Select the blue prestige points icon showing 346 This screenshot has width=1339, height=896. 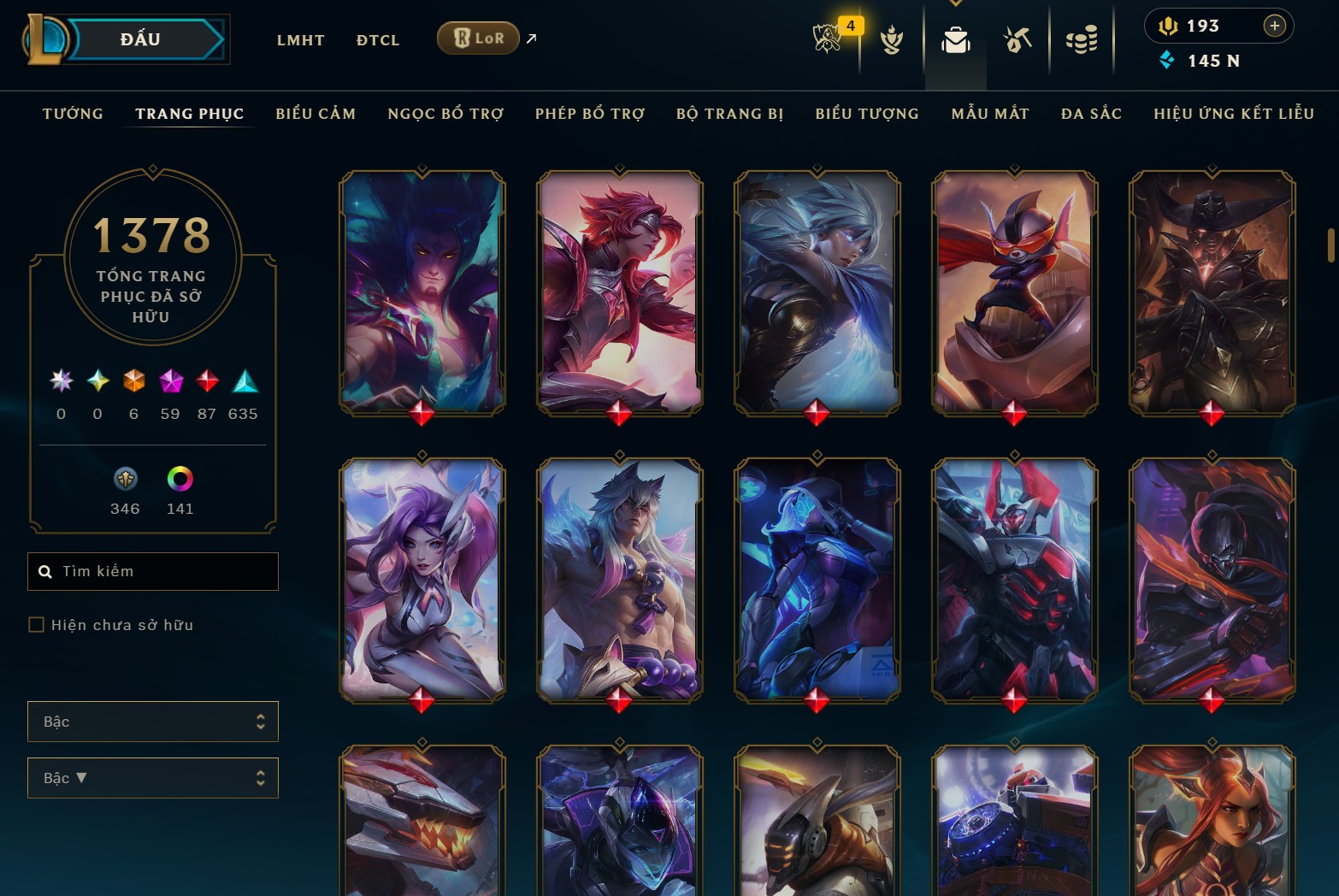pyautogui.click(x=125, y=480)
